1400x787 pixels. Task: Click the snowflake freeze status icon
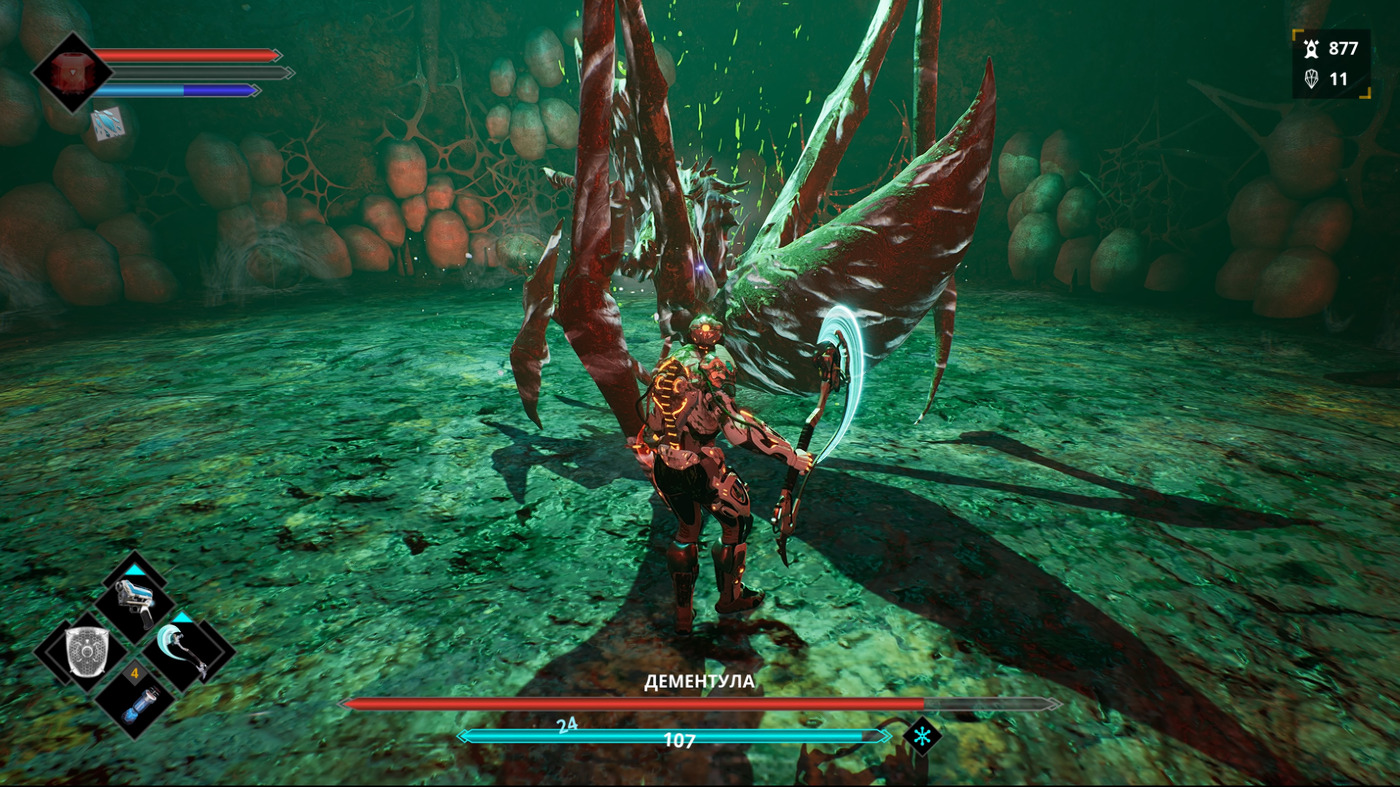click(x=921, y=736)
